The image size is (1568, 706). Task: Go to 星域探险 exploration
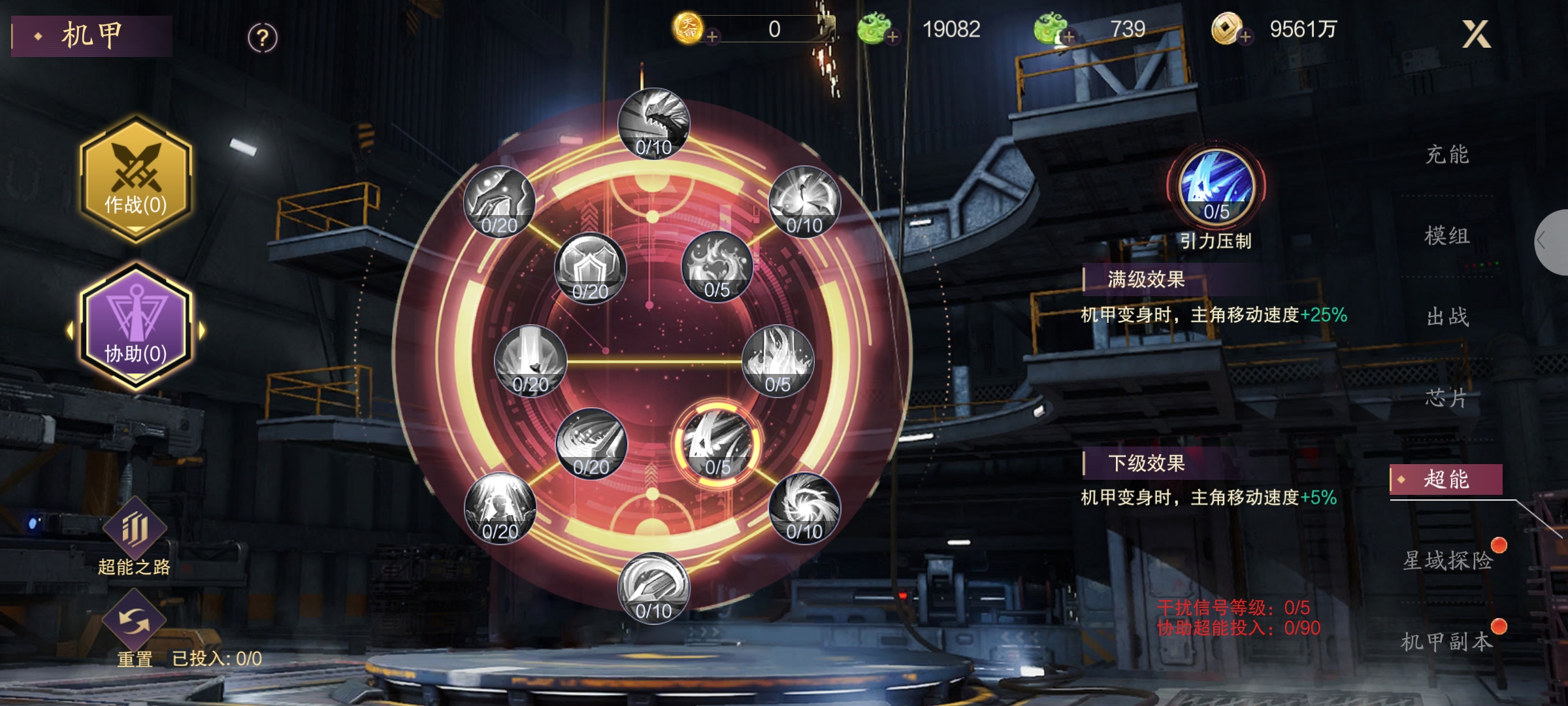pos(1448,561)
